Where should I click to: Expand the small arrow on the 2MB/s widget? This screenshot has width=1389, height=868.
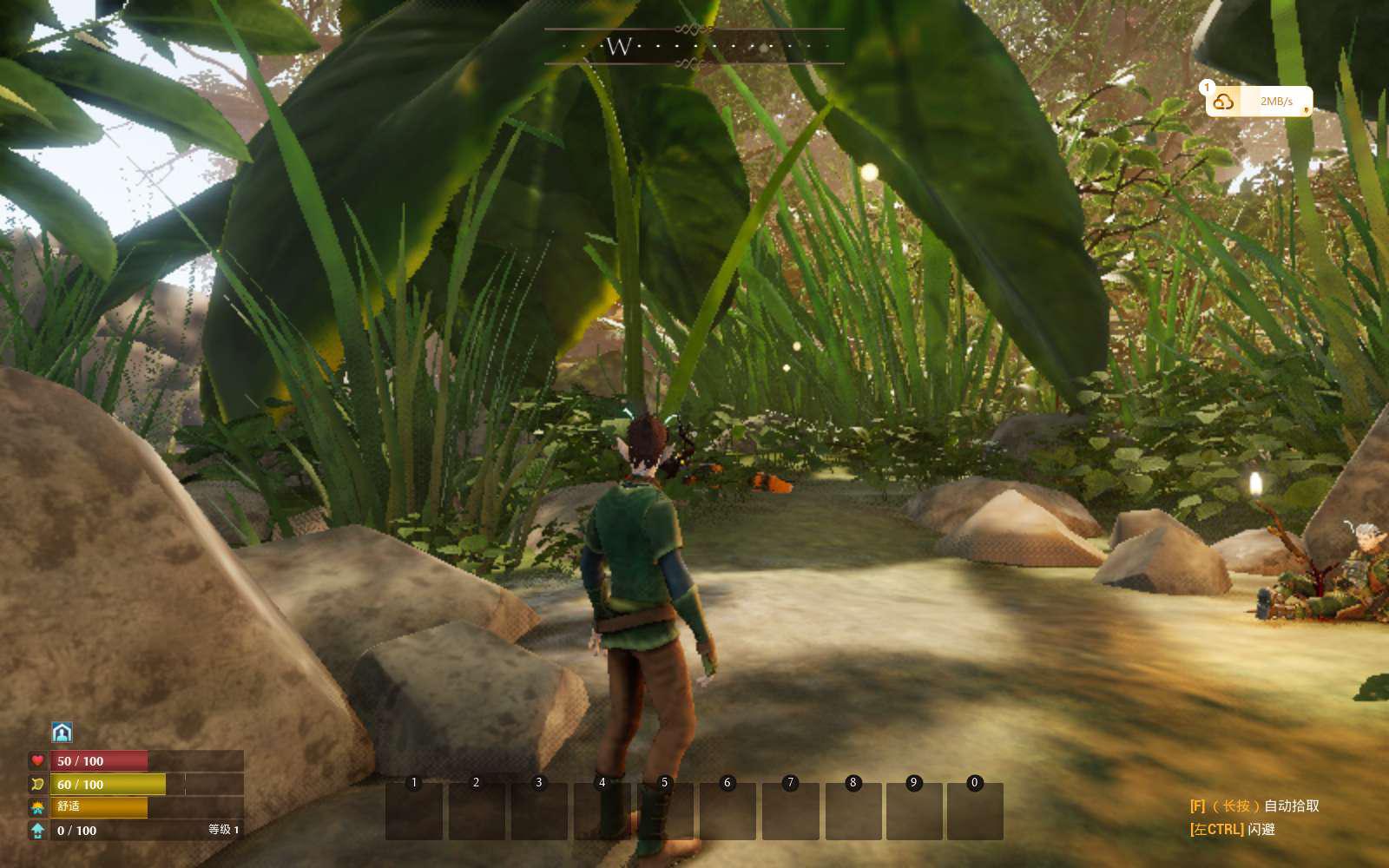(x=1306, y=110)
